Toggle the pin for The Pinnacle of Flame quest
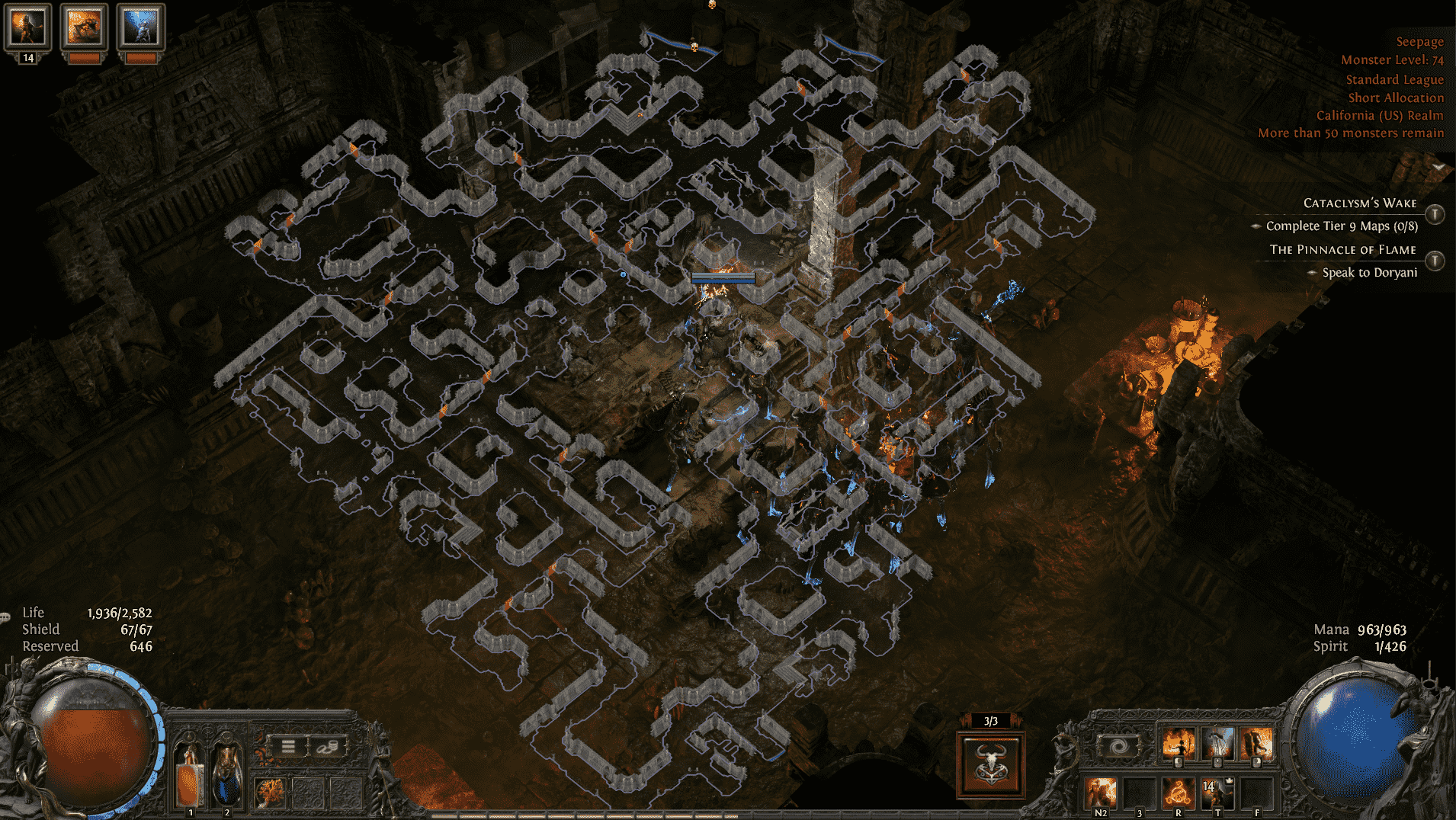Screen dimensions: 1456x820 click(x=1435, y=261)
